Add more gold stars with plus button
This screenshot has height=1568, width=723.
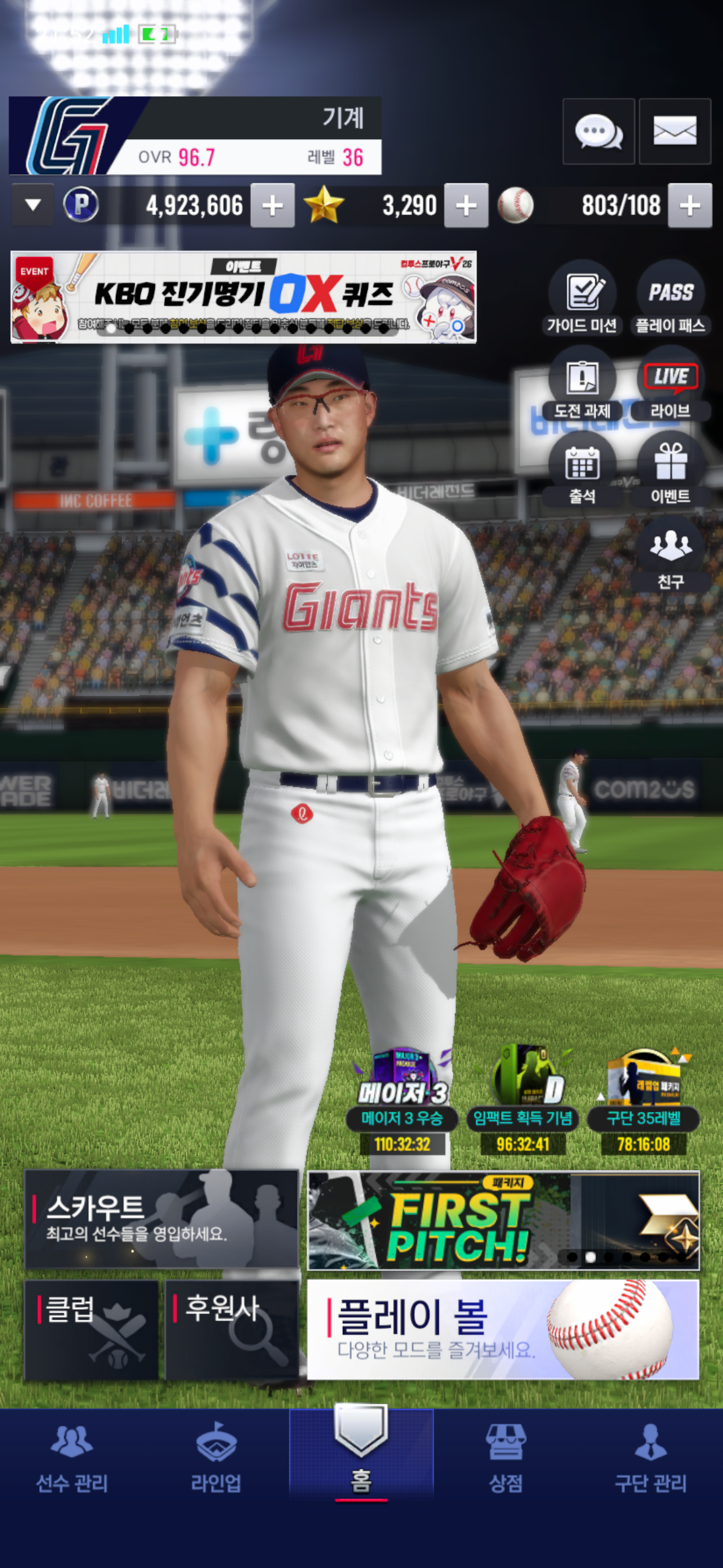click(x=466, y=206)
